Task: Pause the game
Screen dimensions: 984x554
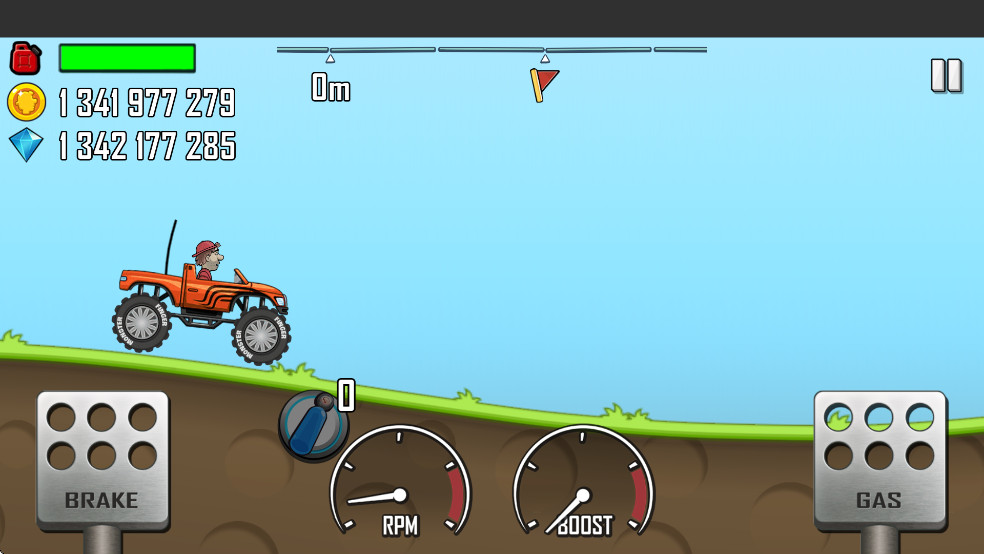Action: click(x=946, y=76)
